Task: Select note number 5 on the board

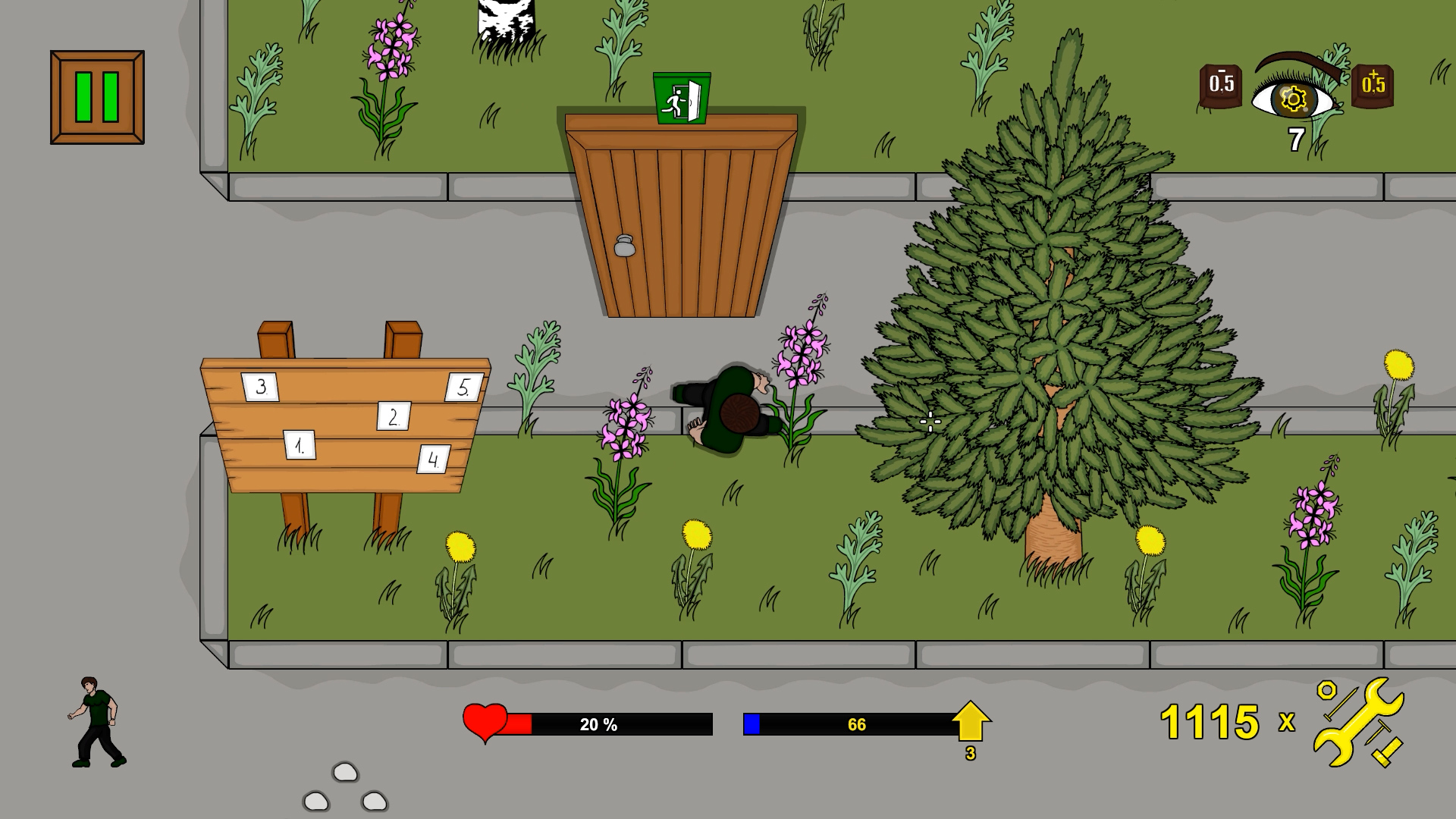Action: click(x=465, y=387)
